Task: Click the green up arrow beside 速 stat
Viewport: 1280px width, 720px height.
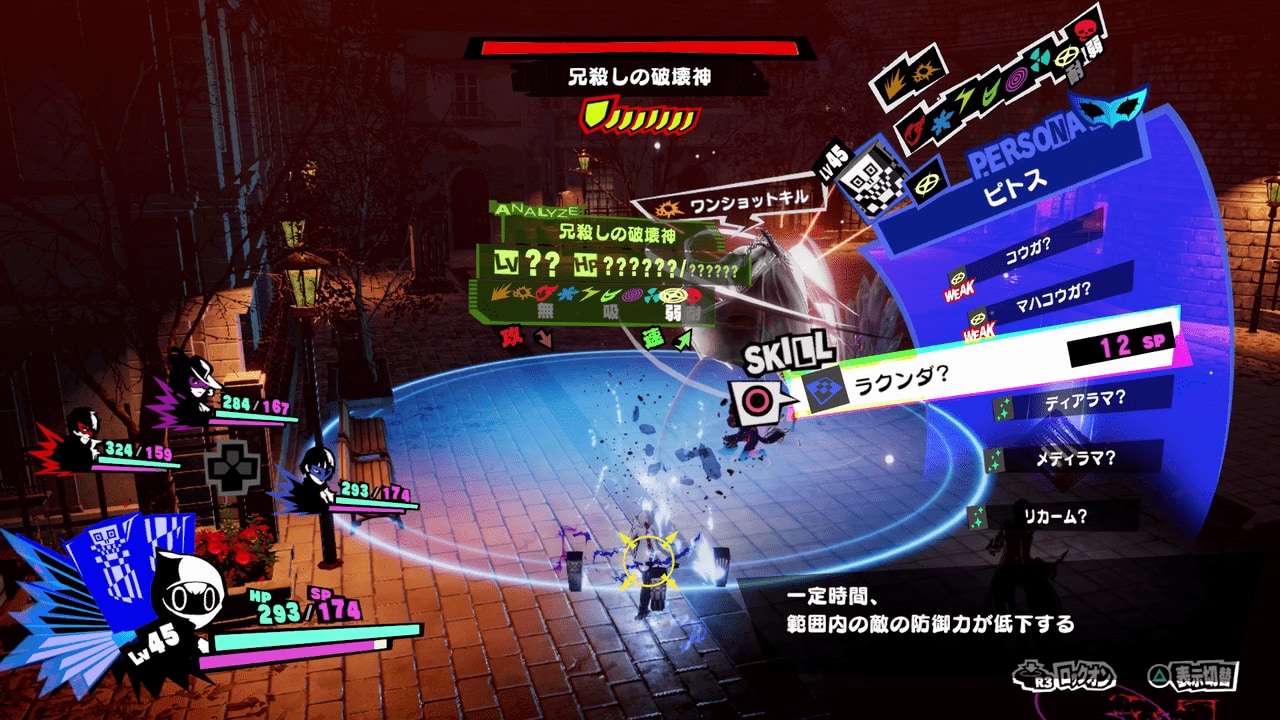Action: coord(682,339)
